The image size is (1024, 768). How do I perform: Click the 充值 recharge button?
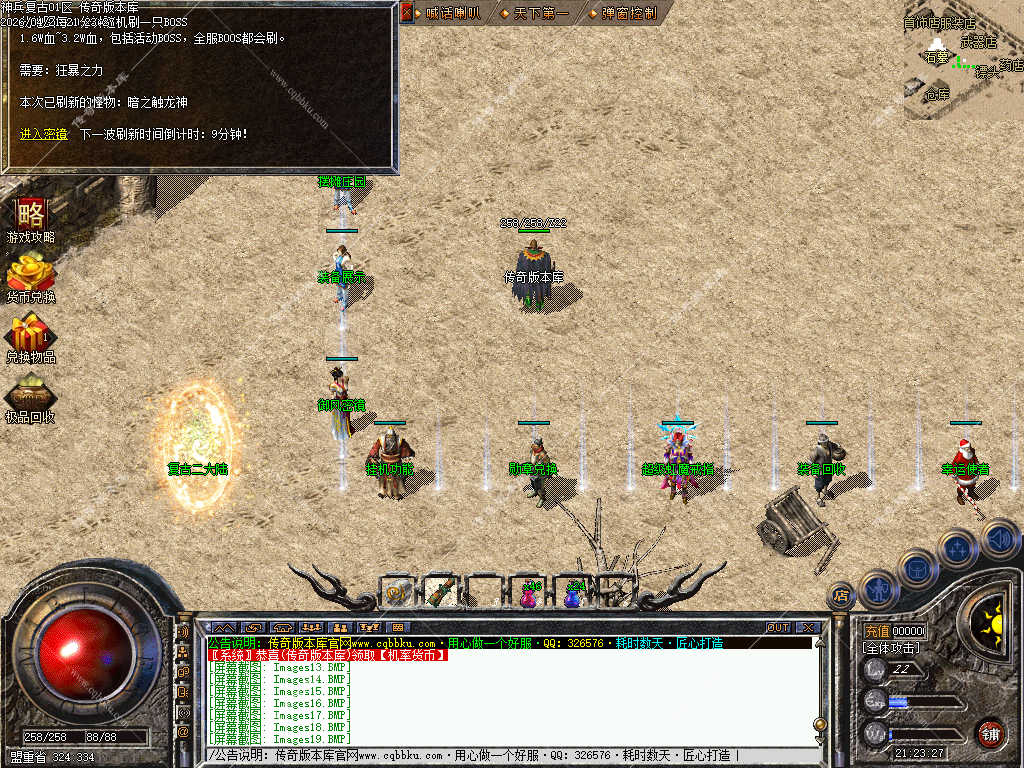[876, 631]
